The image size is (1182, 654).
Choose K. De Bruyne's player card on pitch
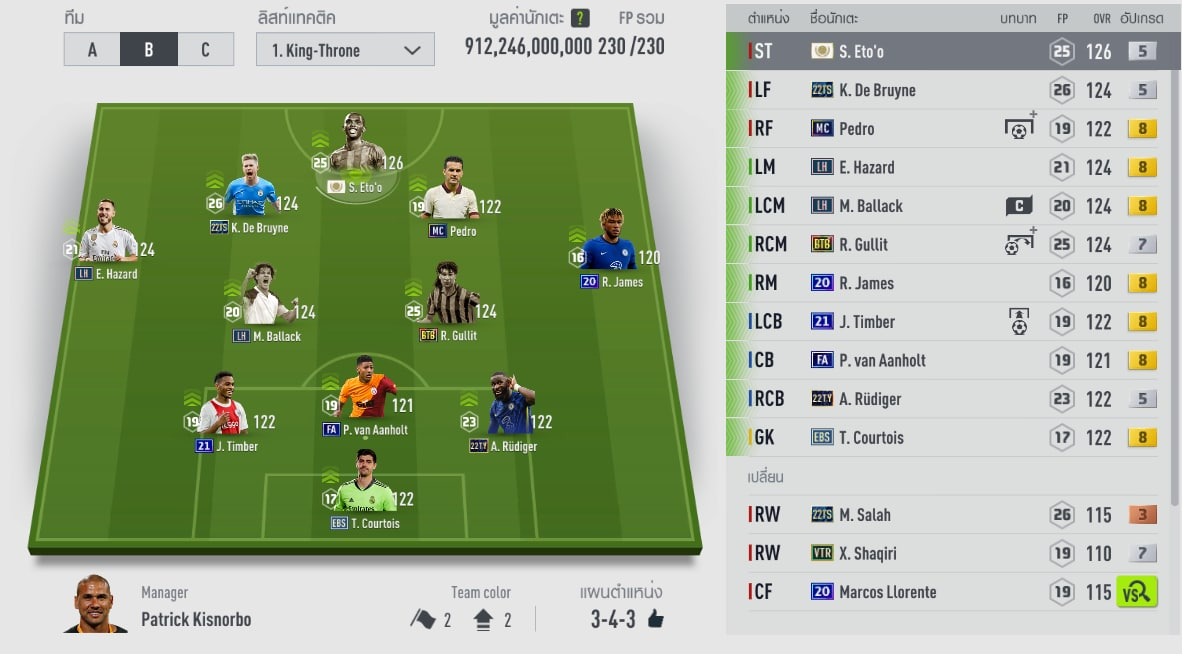(250, 192)
